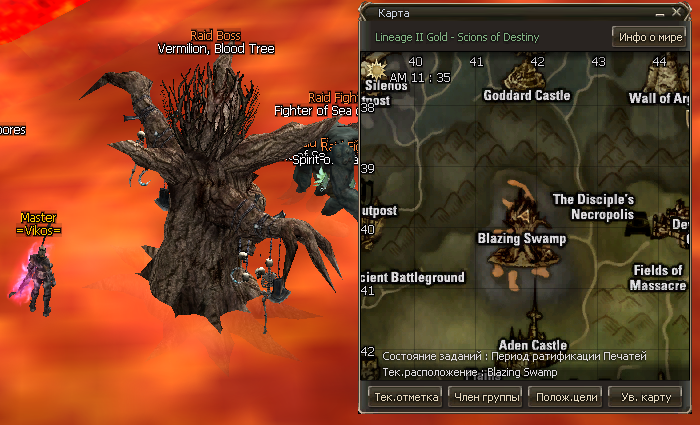Close the Карта map window
700x425 pixels.
click(676, 15)
